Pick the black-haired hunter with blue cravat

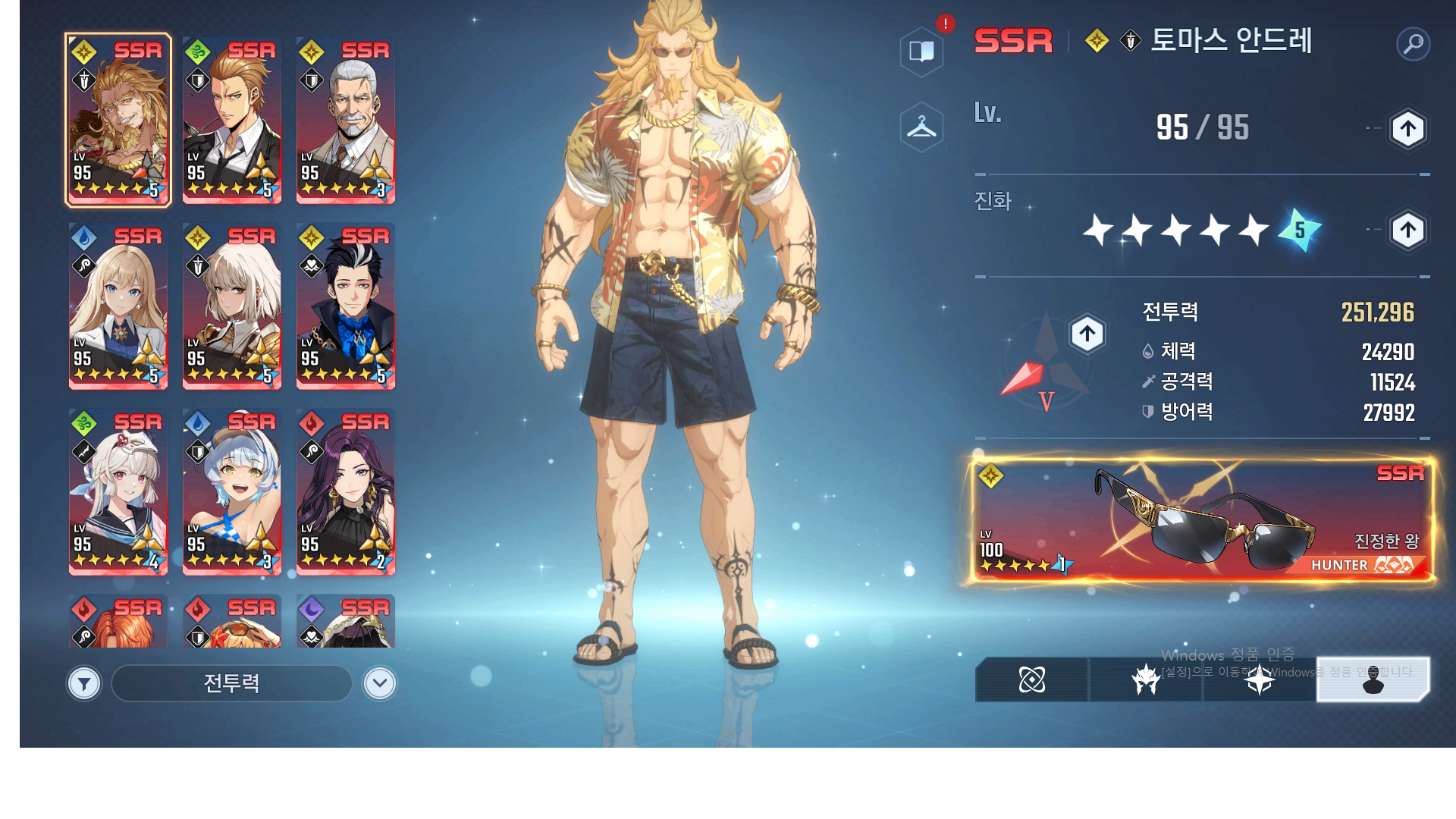tap(345, 306)
